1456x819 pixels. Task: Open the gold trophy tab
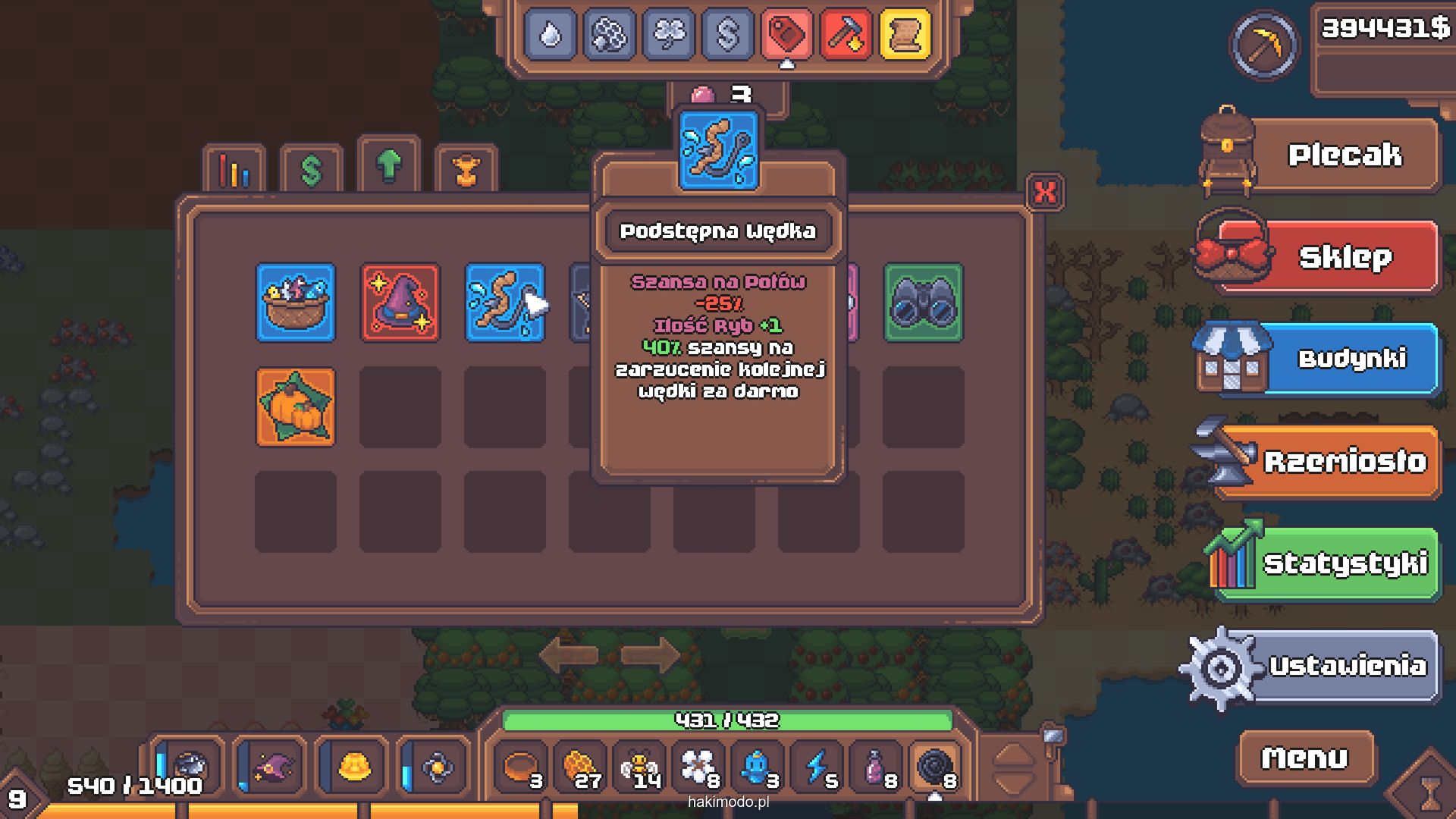(466, 170)
